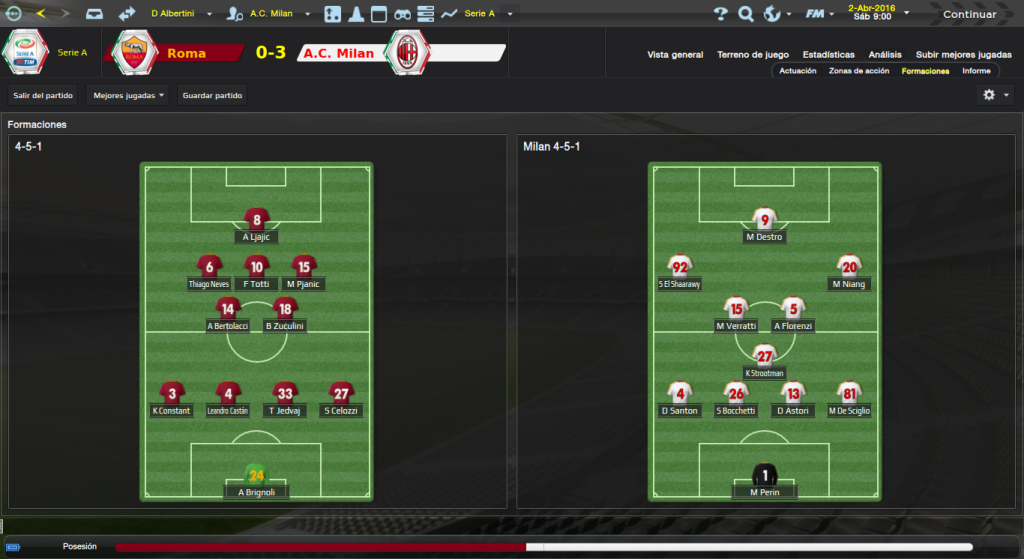Switch to the Vista general tab
This screenshot has height=559, width=1024.
click(675, 55)
